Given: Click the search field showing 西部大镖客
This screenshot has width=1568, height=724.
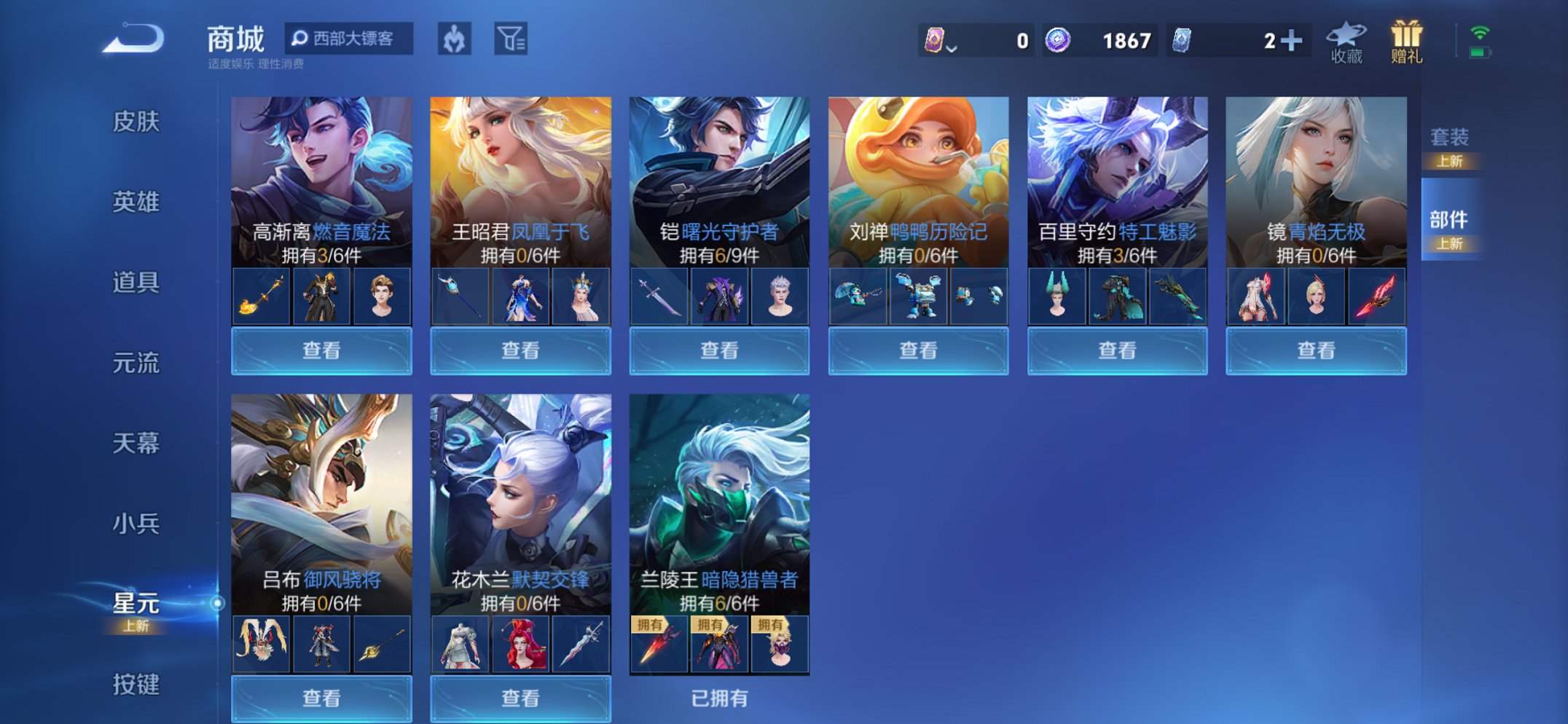Looking at the screenshot, I should (x=353, y=38).
